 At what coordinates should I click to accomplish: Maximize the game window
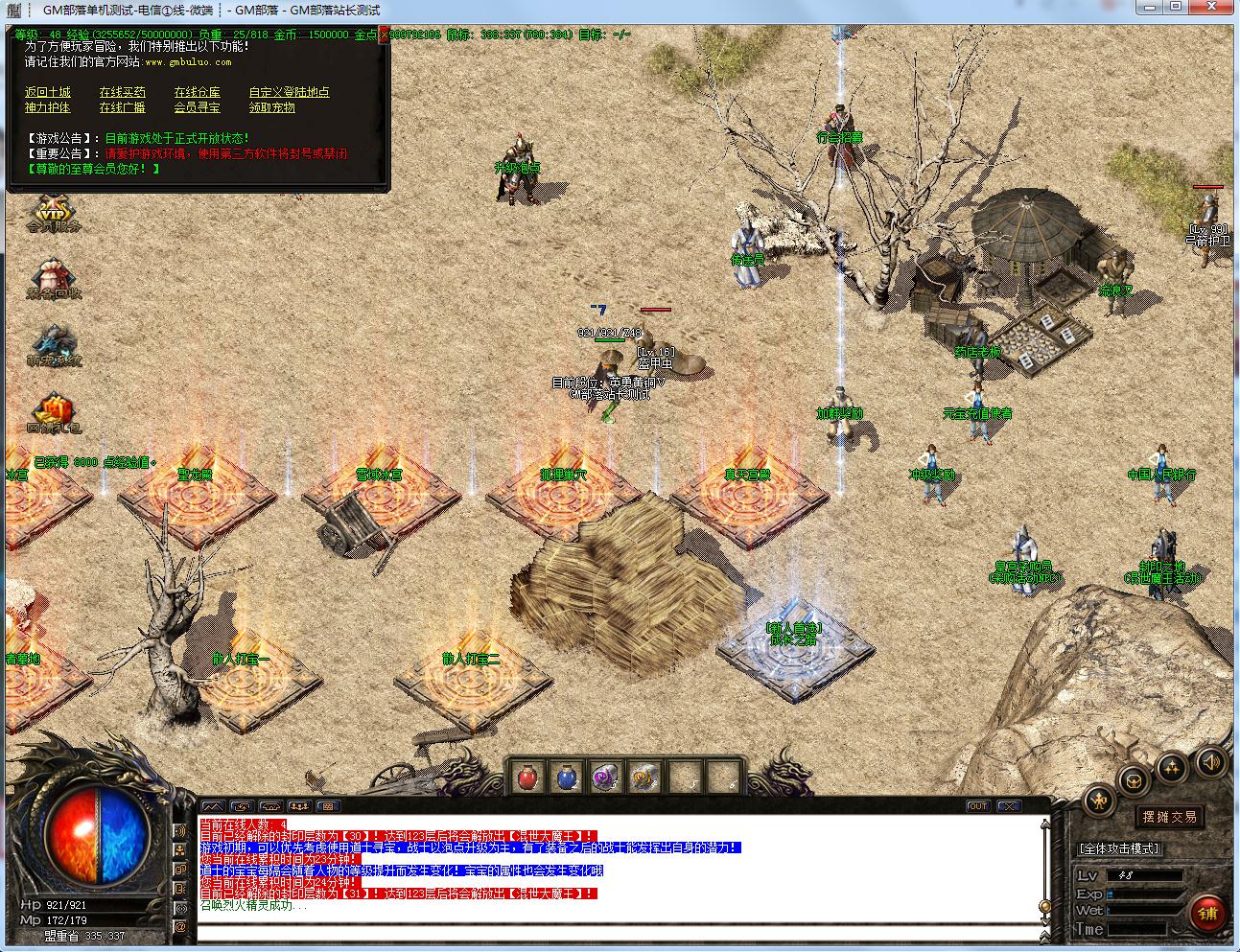click(x=1176, y=9)
